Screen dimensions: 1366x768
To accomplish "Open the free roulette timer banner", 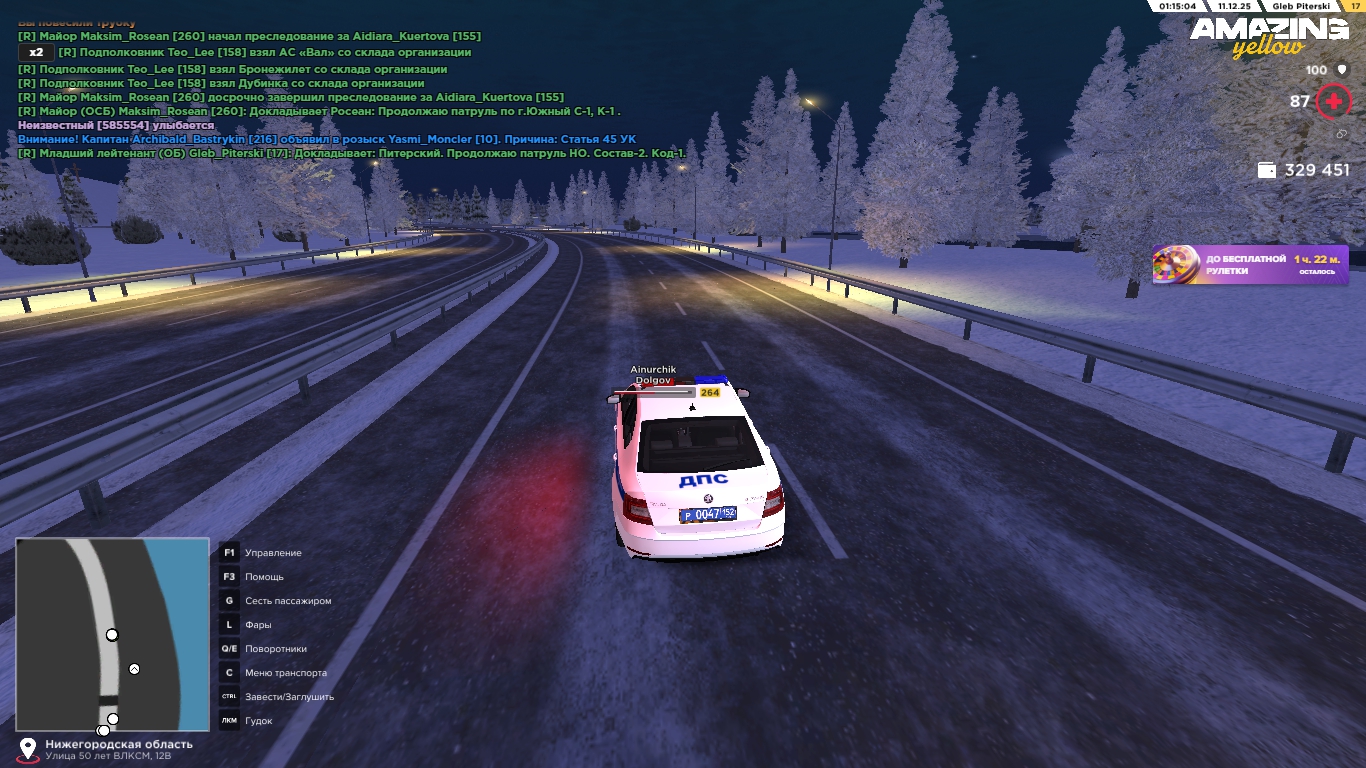I will (1250, 265).
